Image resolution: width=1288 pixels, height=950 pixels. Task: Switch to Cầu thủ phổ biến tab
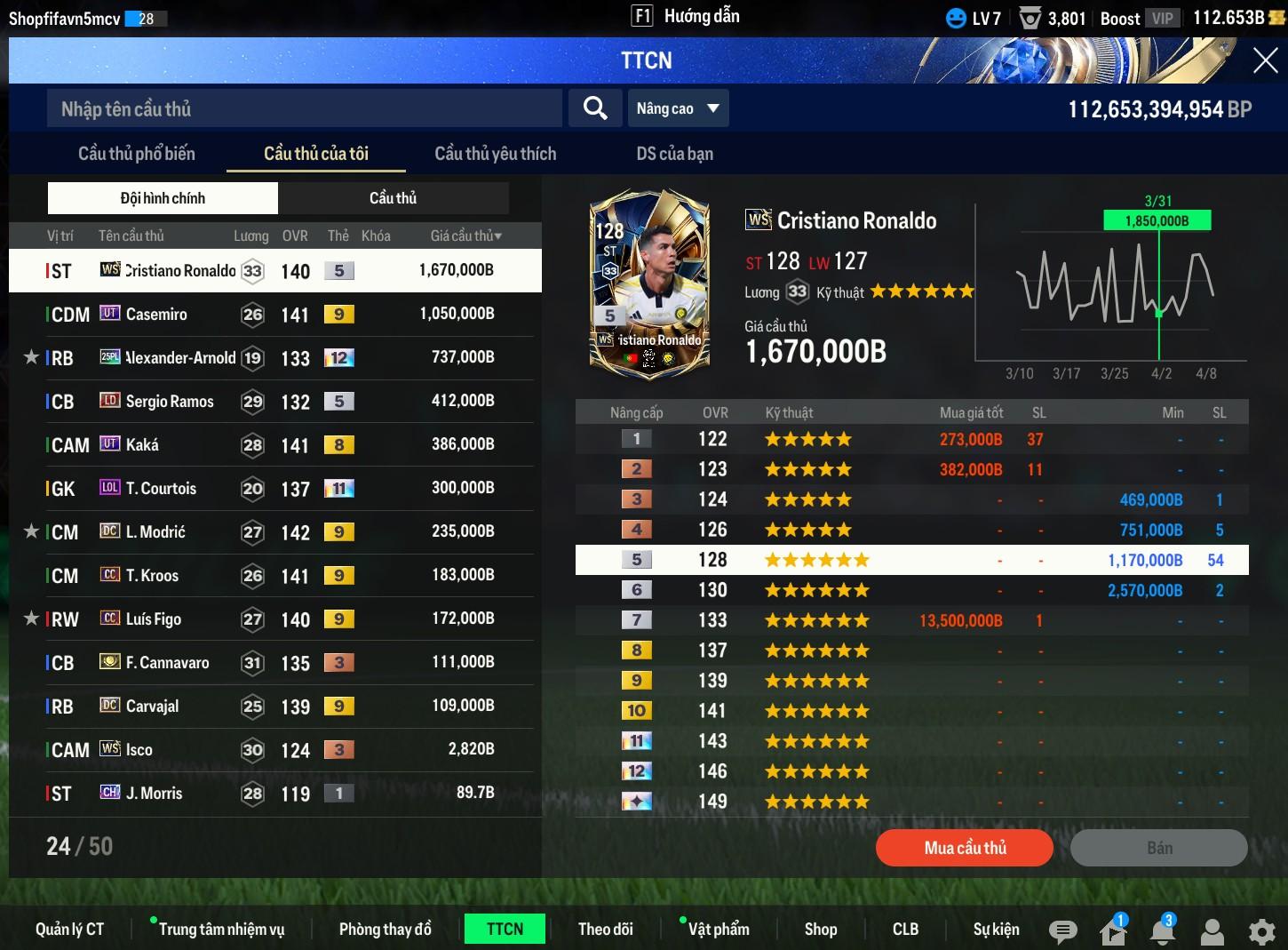137,154
